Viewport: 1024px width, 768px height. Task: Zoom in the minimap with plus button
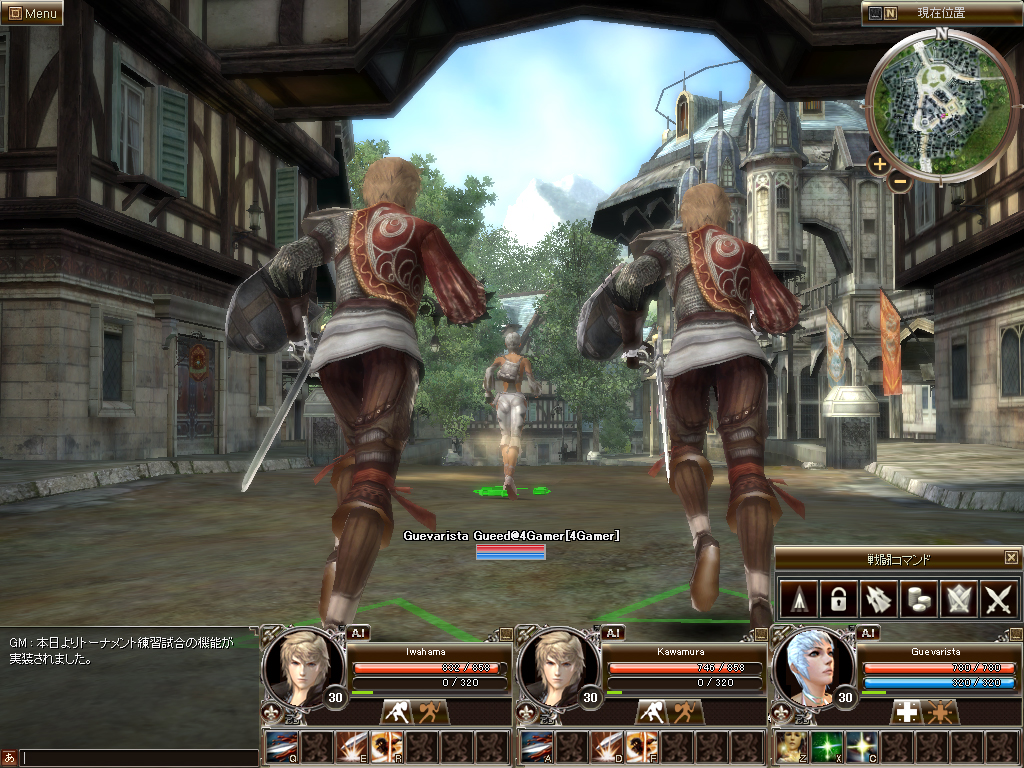(879, 164)
